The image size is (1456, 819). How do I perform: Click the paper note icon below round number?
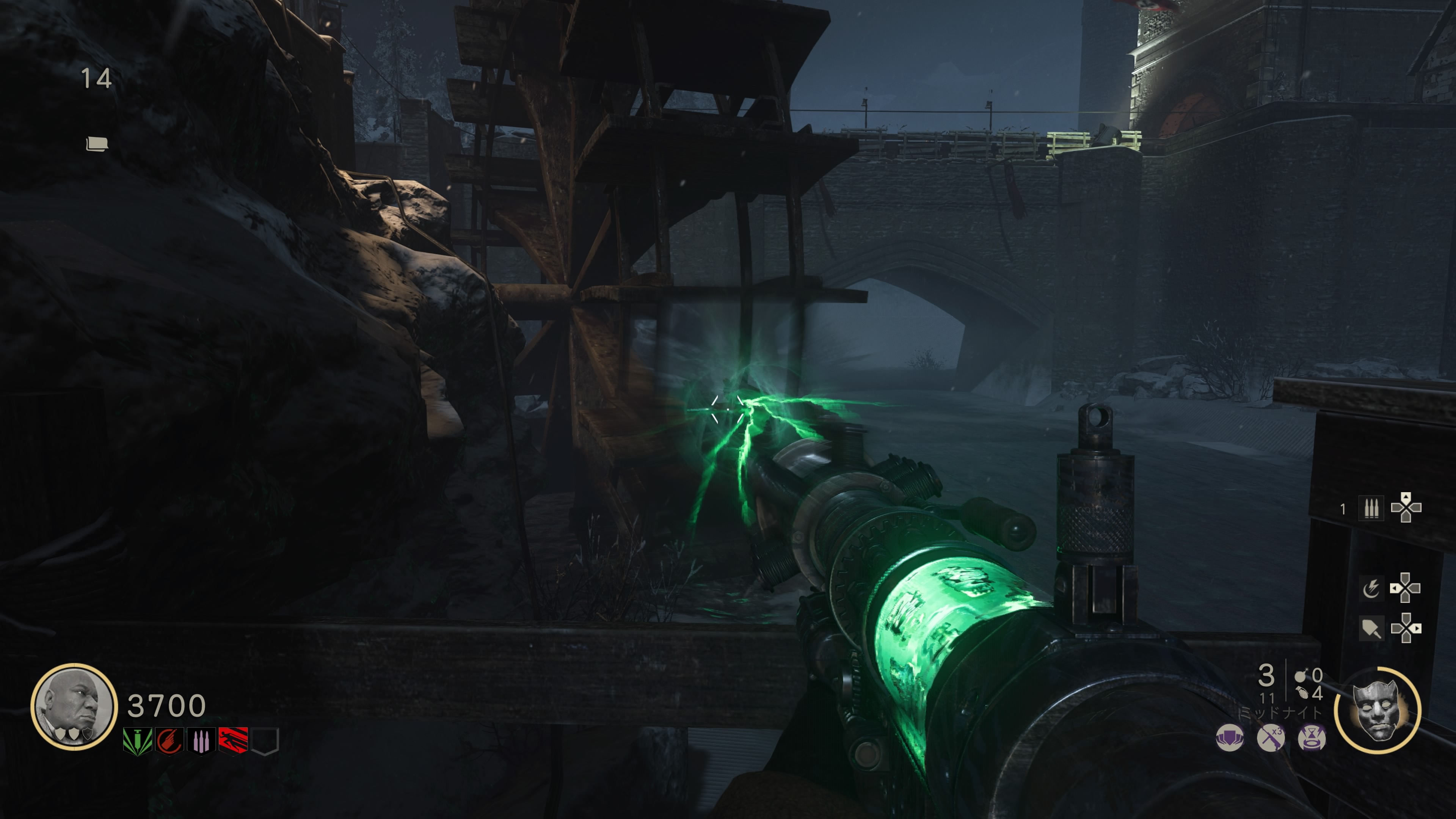tap(96, 144)
